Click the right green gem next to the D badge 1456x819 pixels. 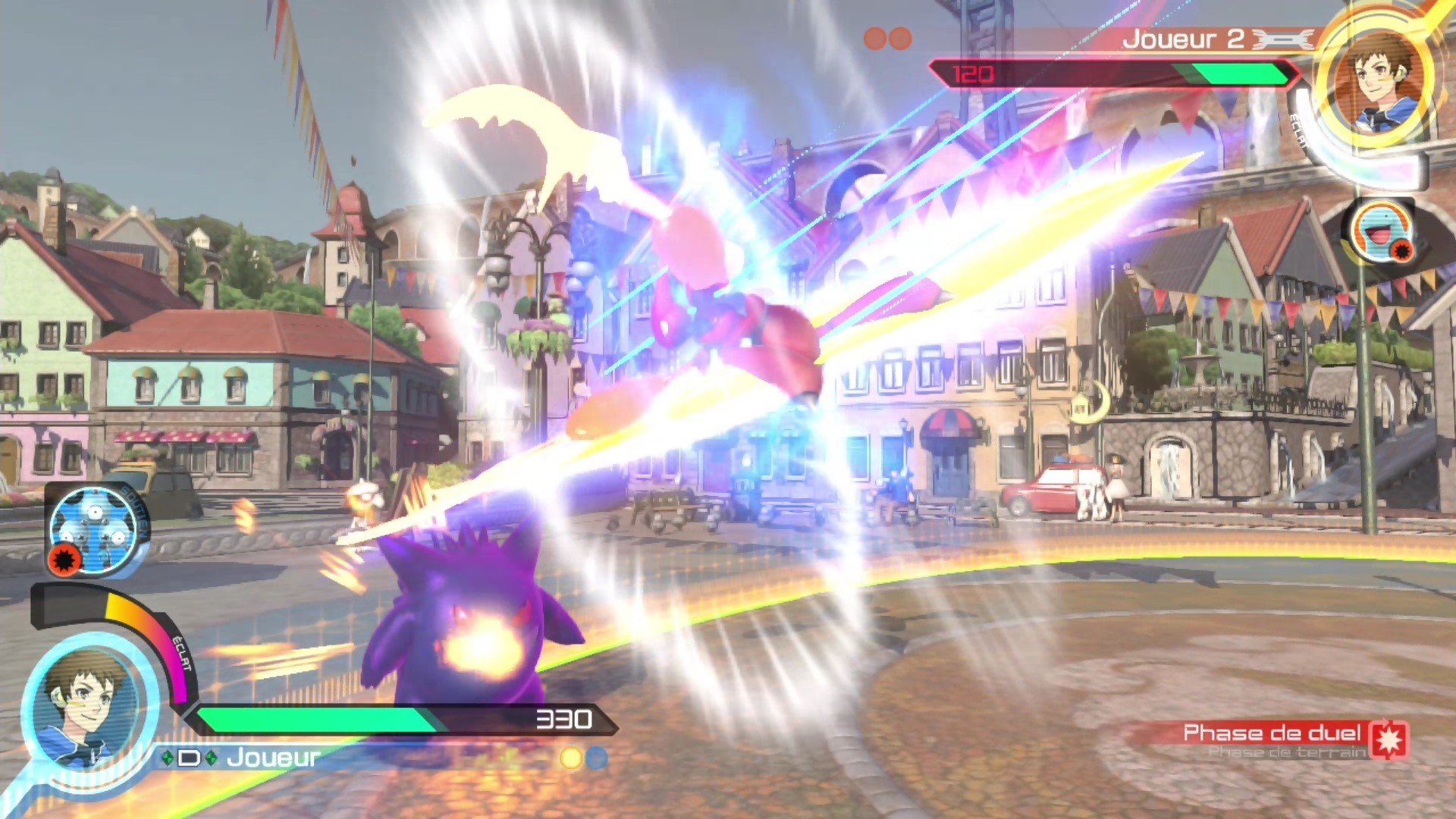(x=211, y=759)
